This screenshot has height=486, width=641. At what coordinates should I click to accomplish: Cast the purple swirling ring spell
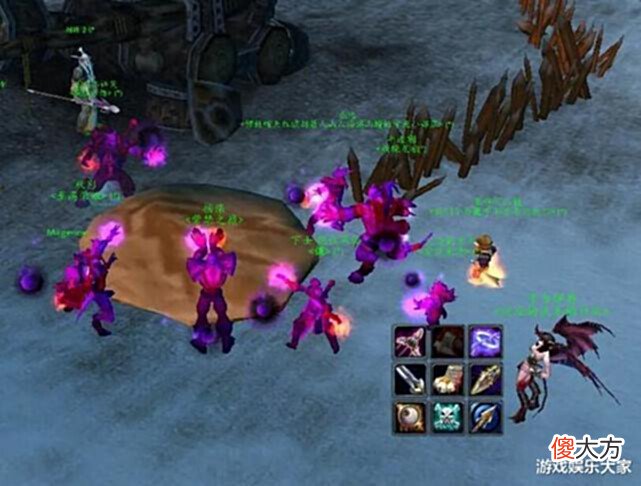[x=485, y=342]
